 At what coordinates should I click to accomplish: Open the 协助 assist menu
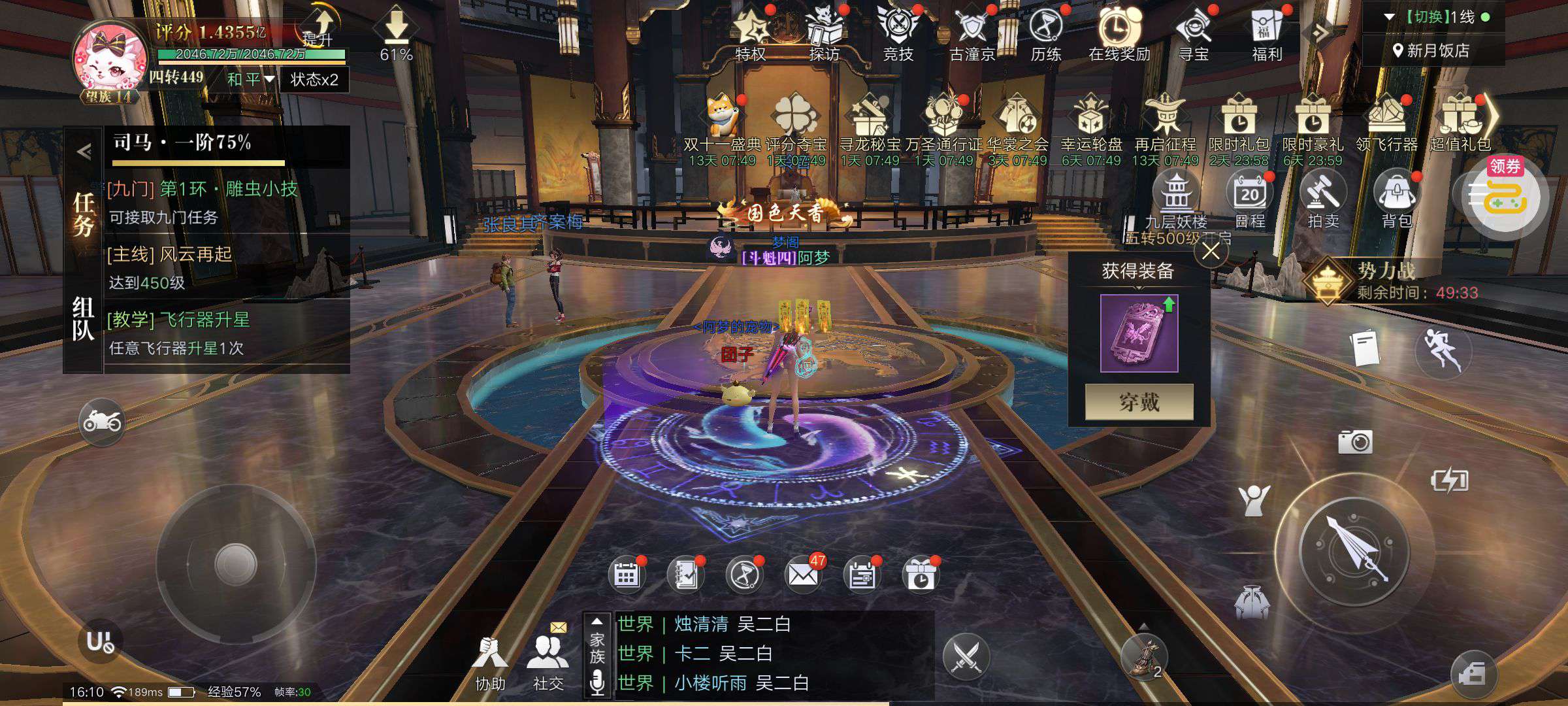[490, 662]
